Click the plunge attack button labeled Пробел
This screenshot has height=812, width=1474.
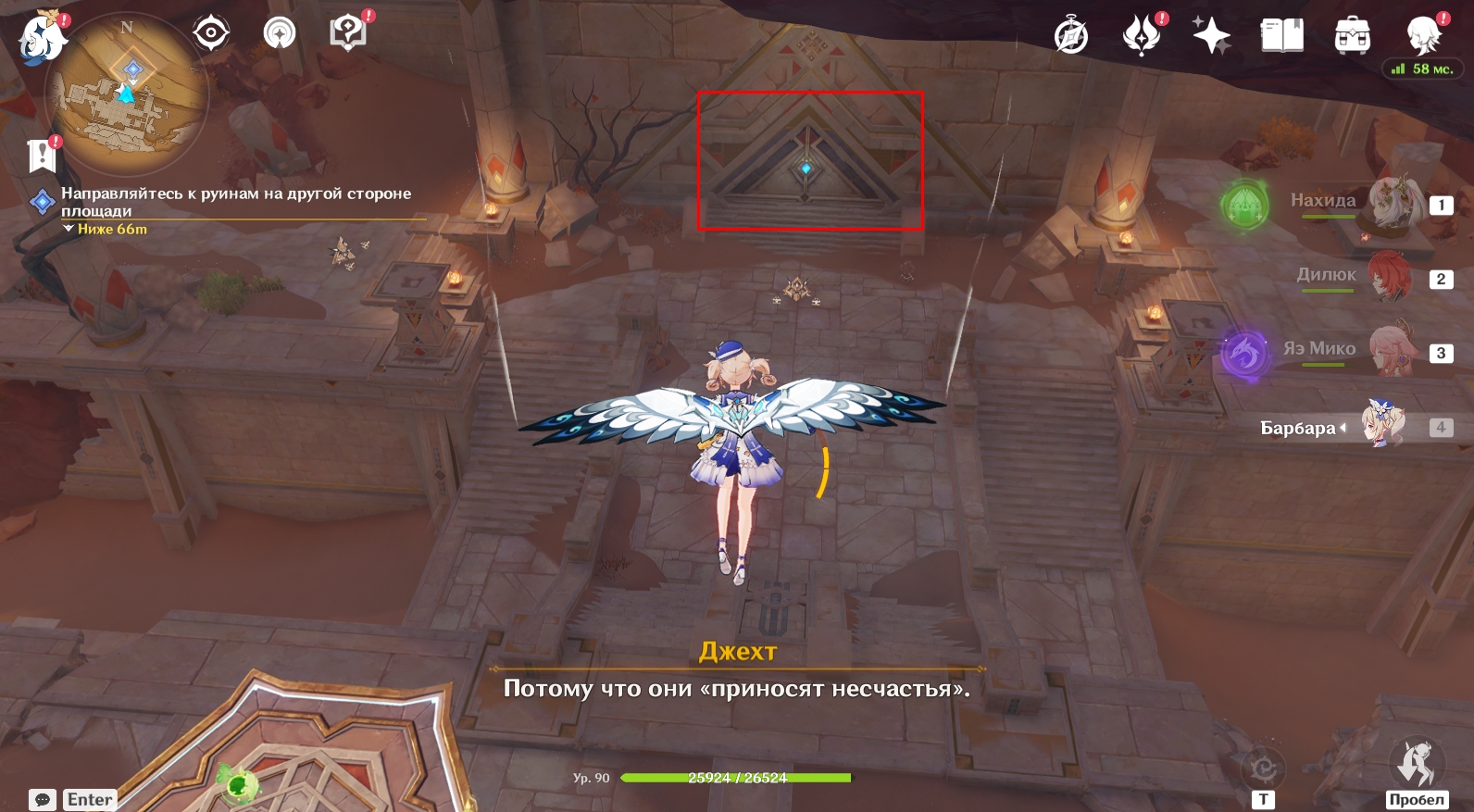[x=1416, y=767]
